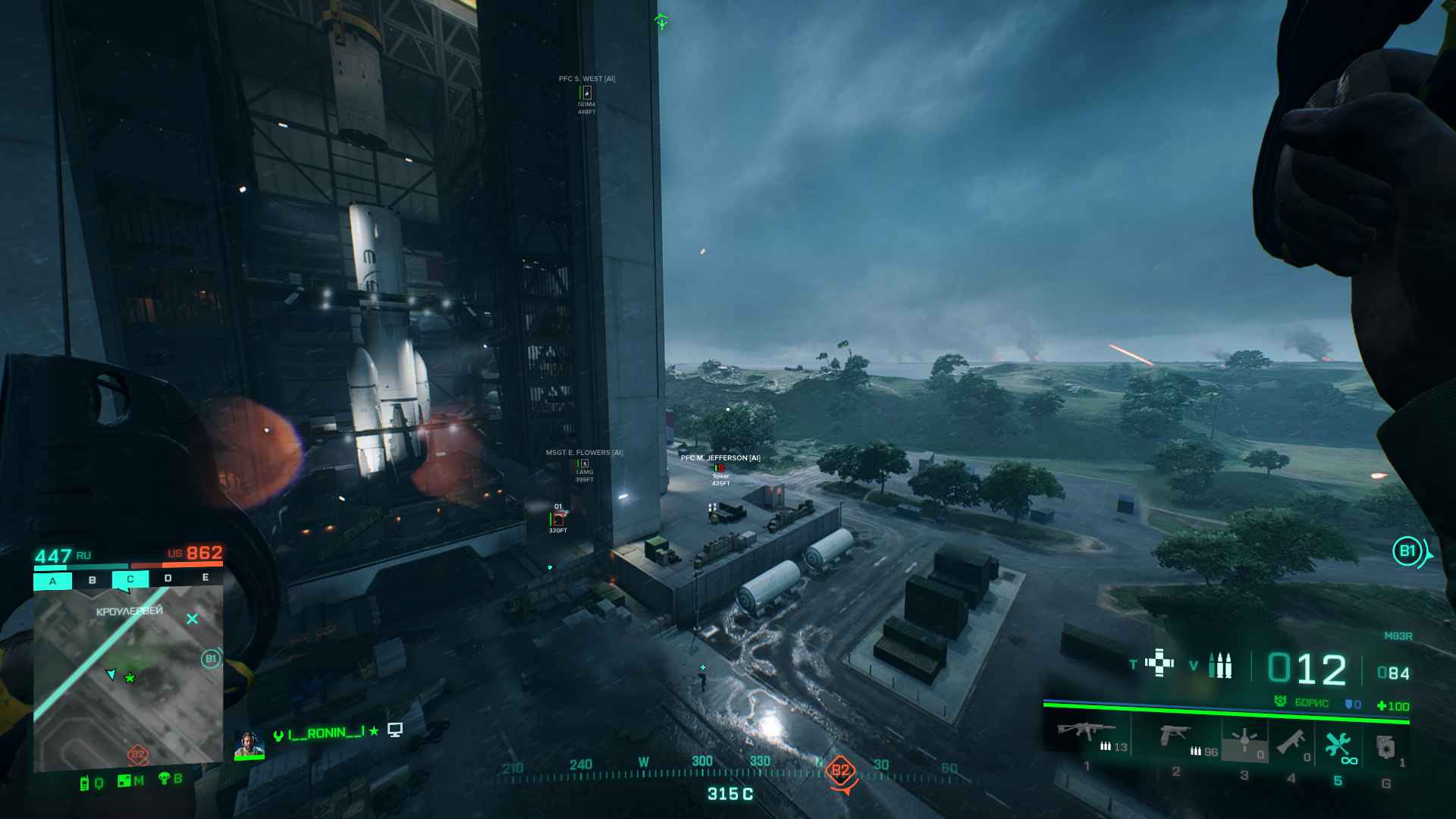Choose objective C on the capture bar
Image resolution: width=1456 pixels, height=819 pixels.
(130, 579)
